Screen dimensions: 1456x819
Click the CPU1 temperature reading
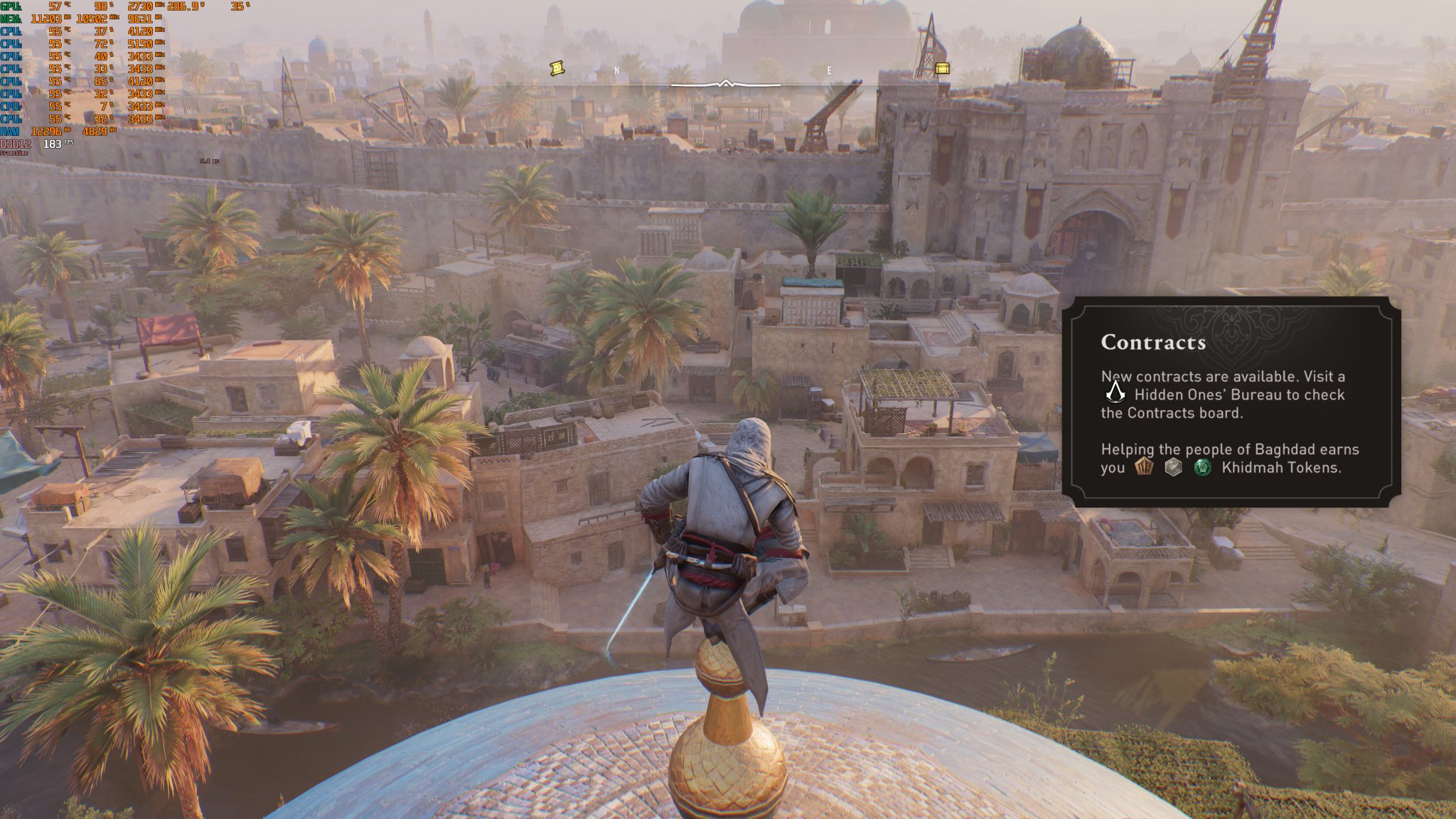[x=55, y=31]
